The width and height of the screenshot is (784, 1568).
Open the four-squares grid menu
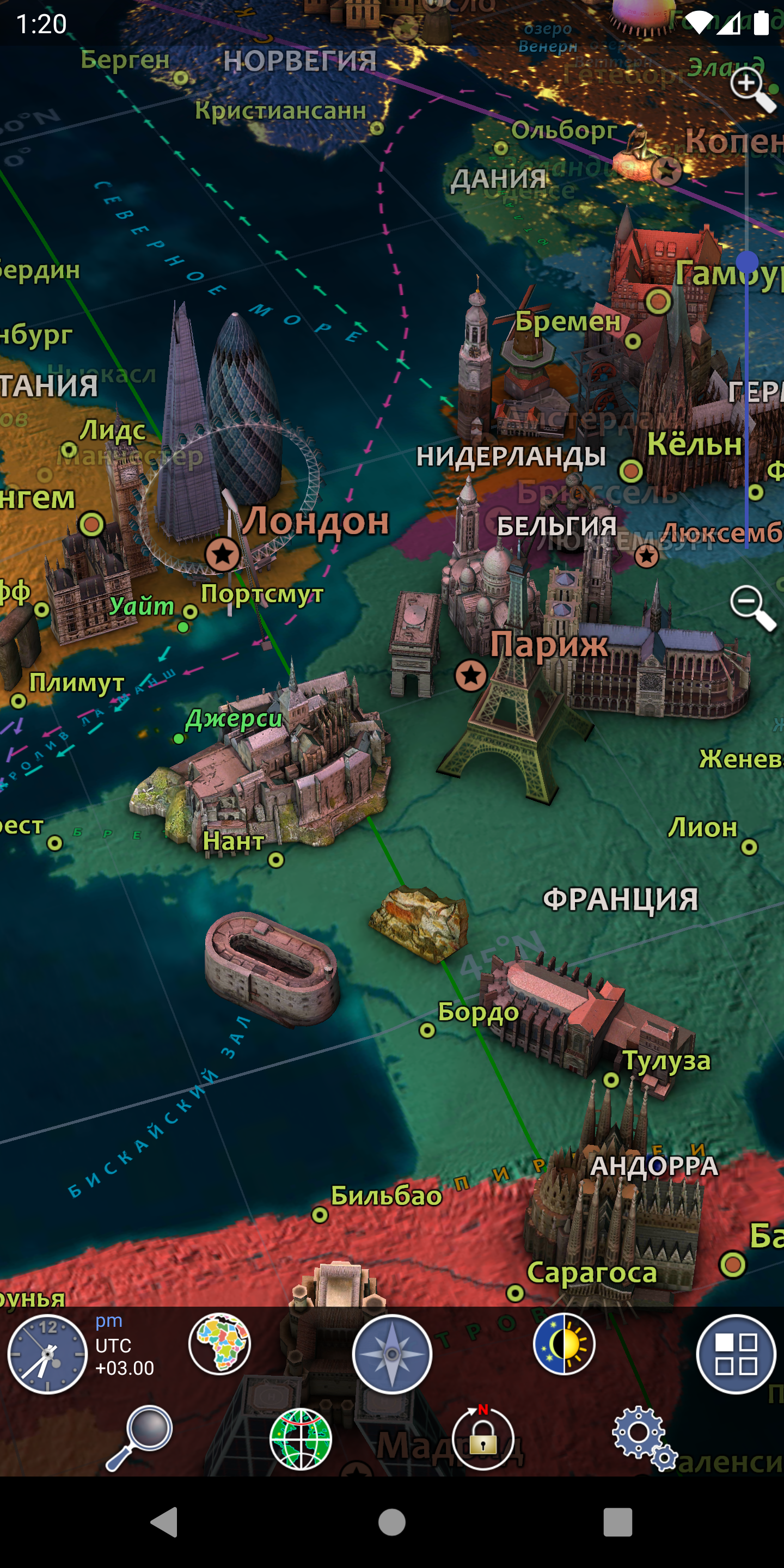(x=736, y=1353)
